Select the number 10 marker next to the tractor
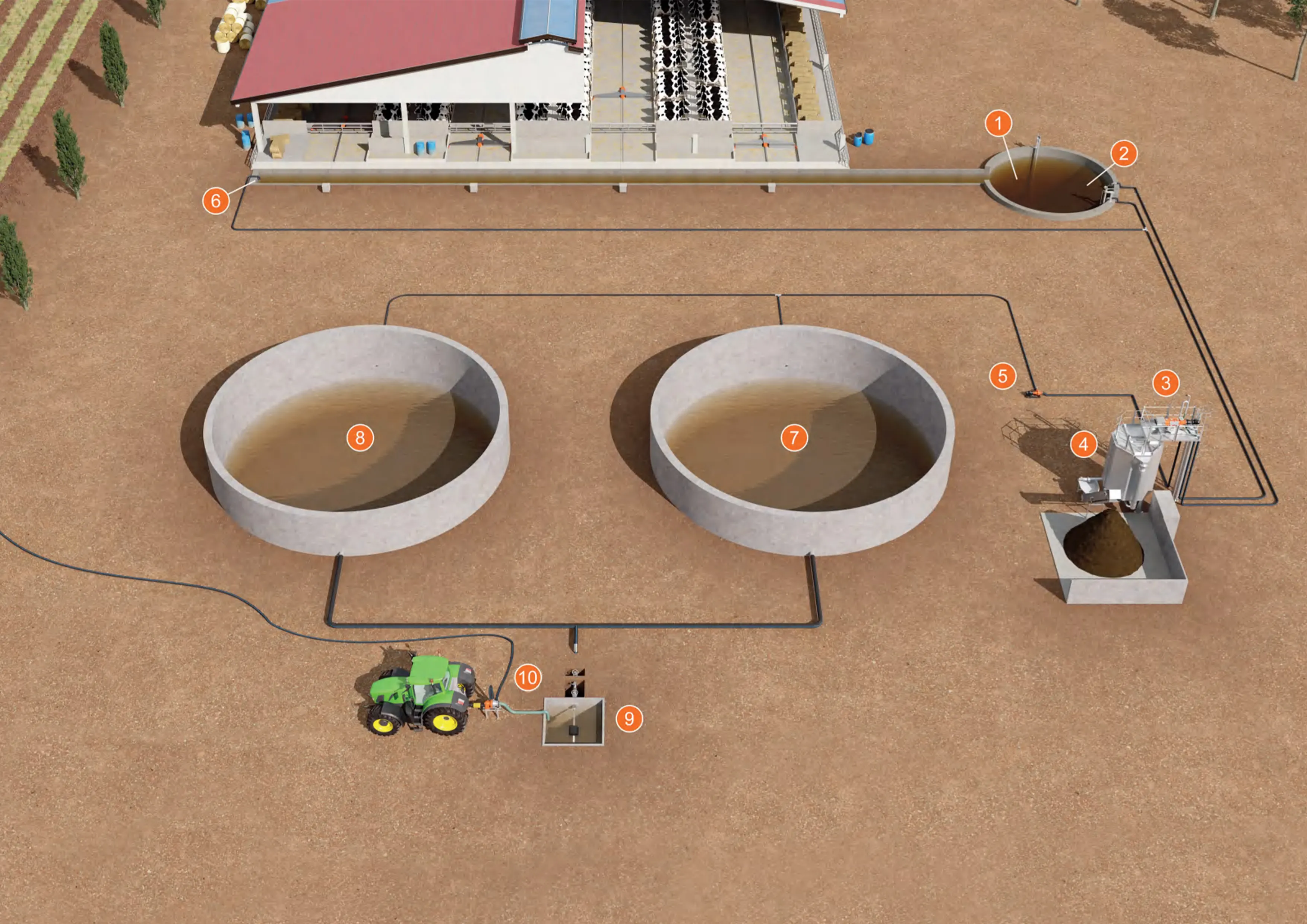 (528, 677)
